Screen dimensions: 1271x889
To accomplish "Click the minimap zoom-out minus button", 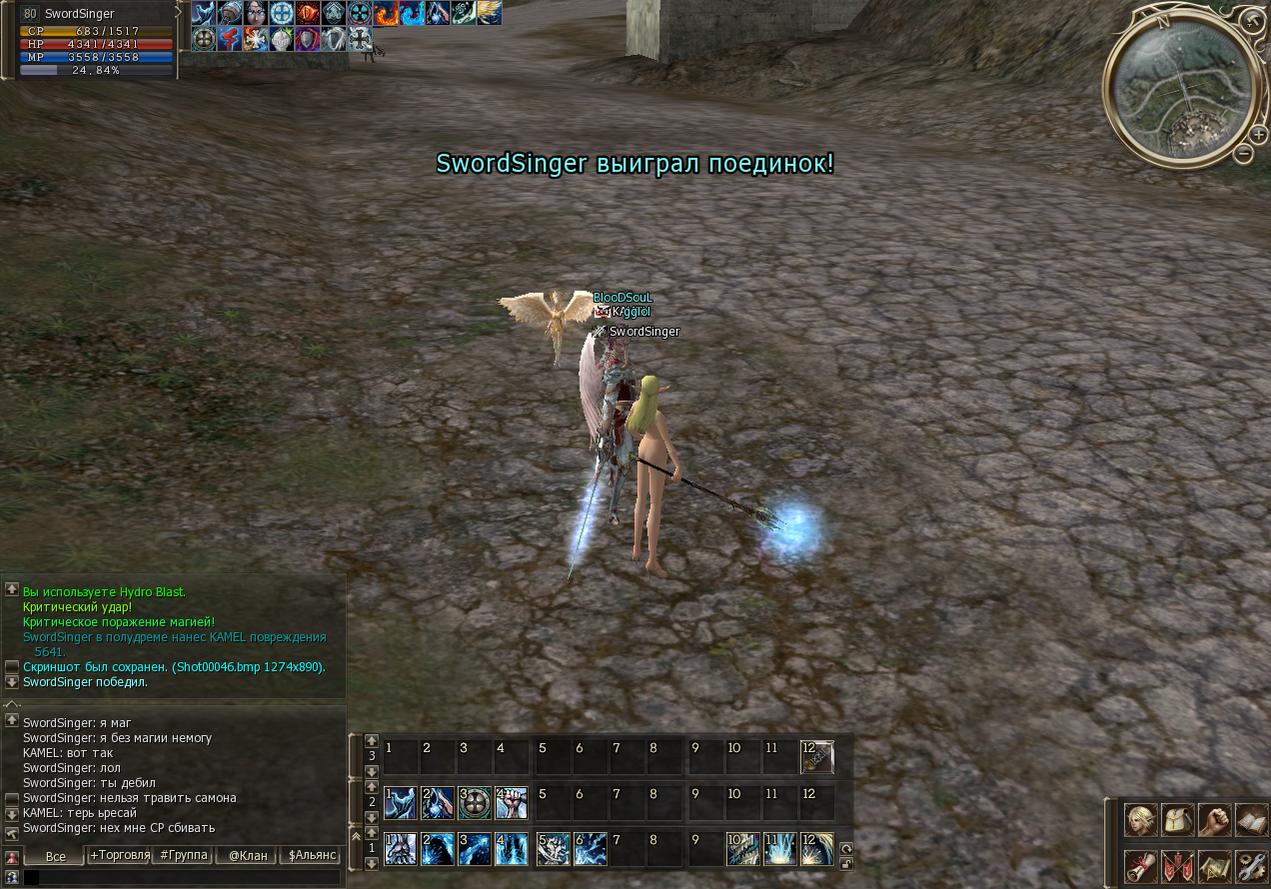I will tap(1243, 154).
